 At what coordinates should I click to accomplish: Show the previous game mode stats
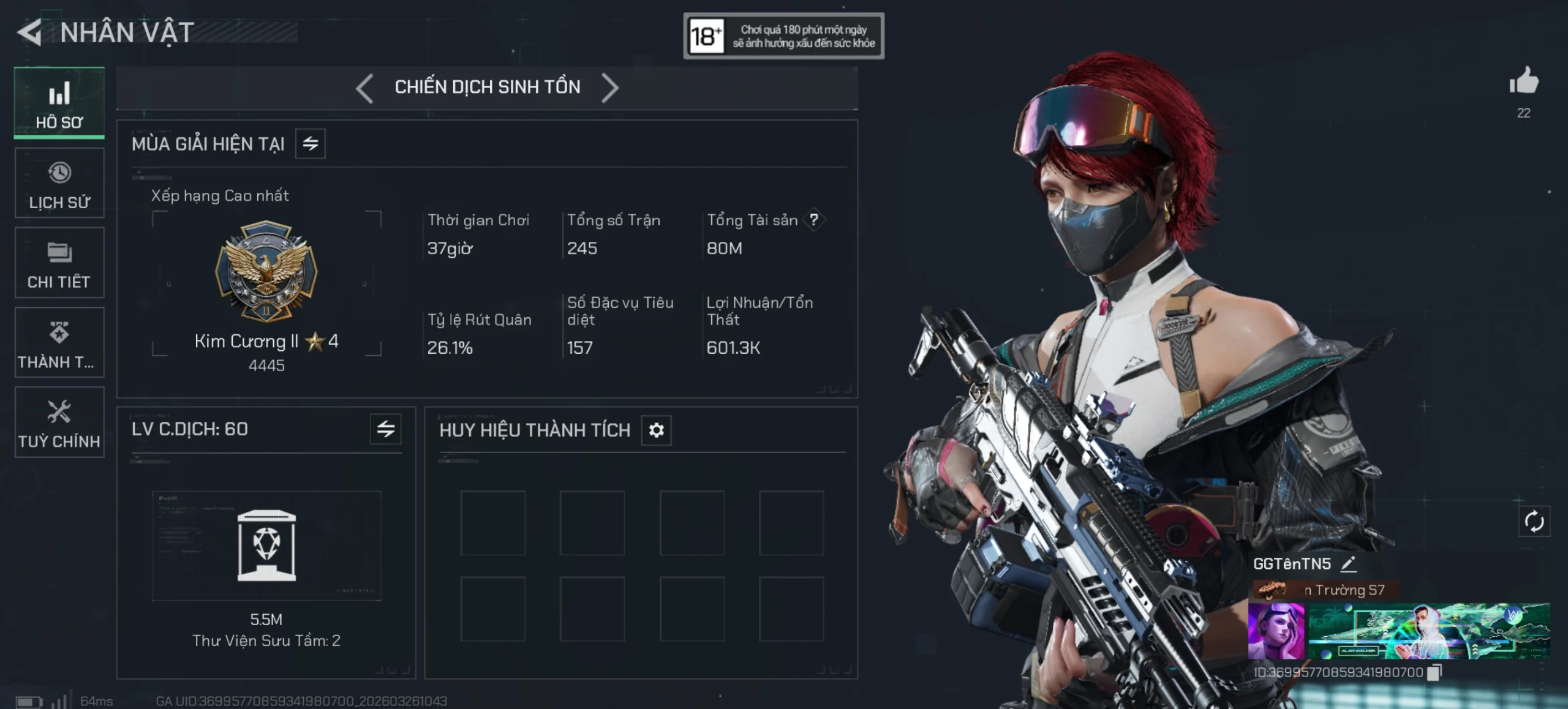[x=364, y=88]
